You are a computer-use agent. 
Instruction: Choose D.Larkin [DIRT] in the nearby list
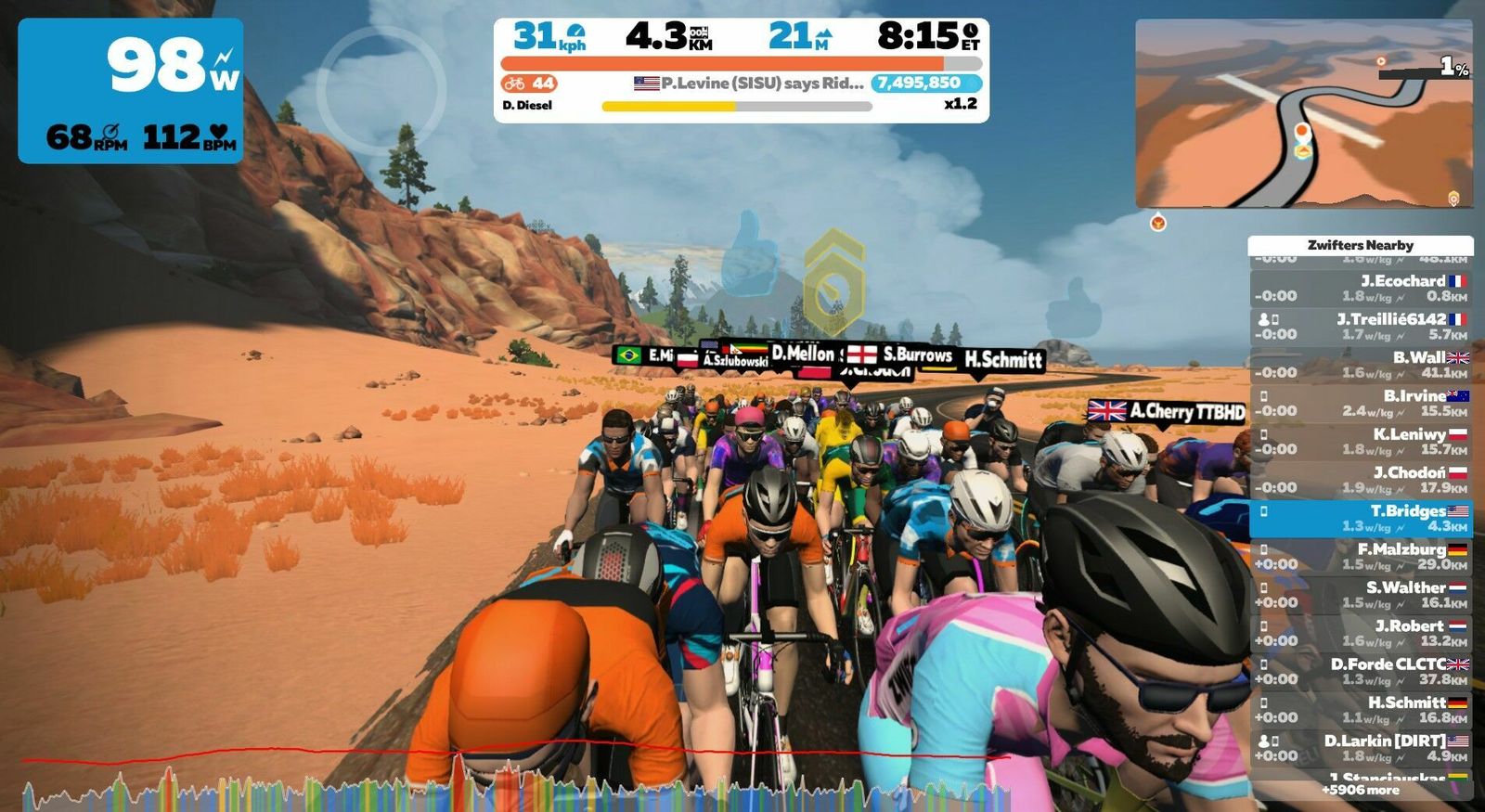coord(1361,748)
